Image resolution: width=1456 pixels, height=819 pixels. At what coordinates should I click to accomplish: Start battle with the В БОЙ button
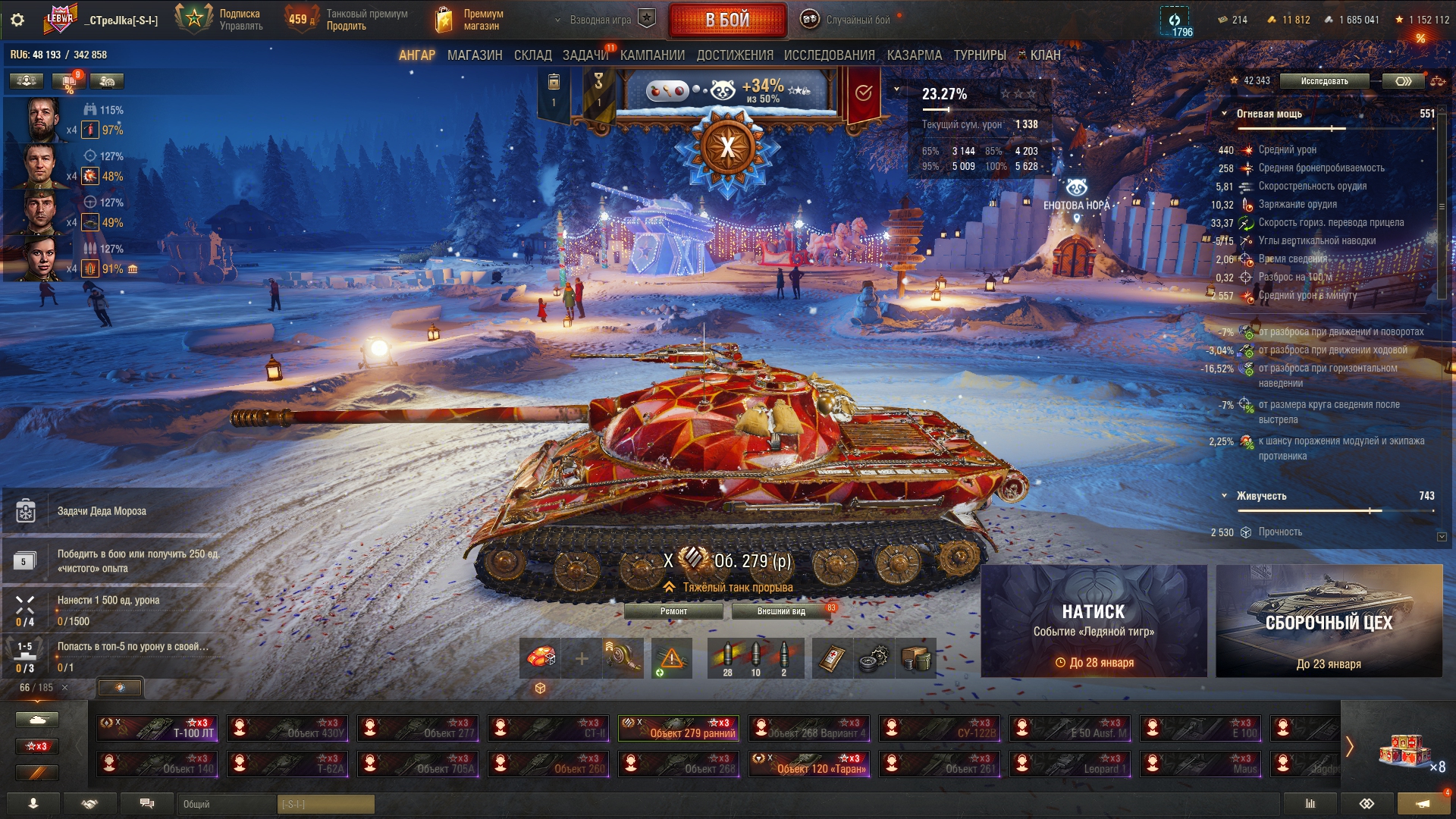tap(726, 20)
